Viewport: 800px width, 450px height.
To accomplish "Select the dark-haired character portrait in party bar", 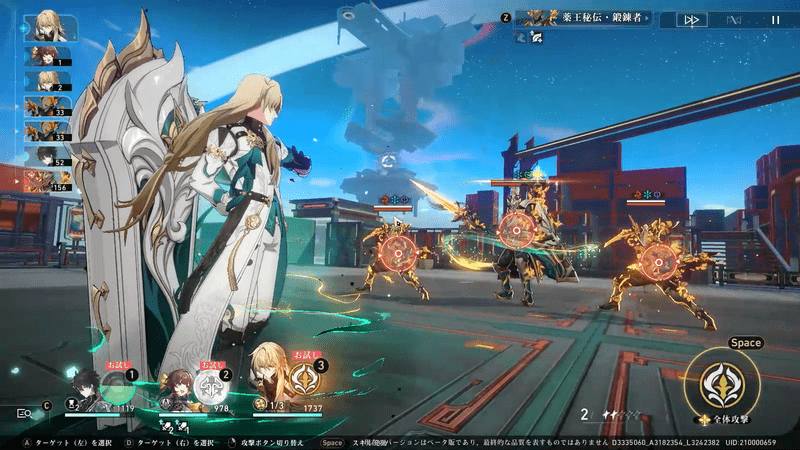I will point(82,386).
